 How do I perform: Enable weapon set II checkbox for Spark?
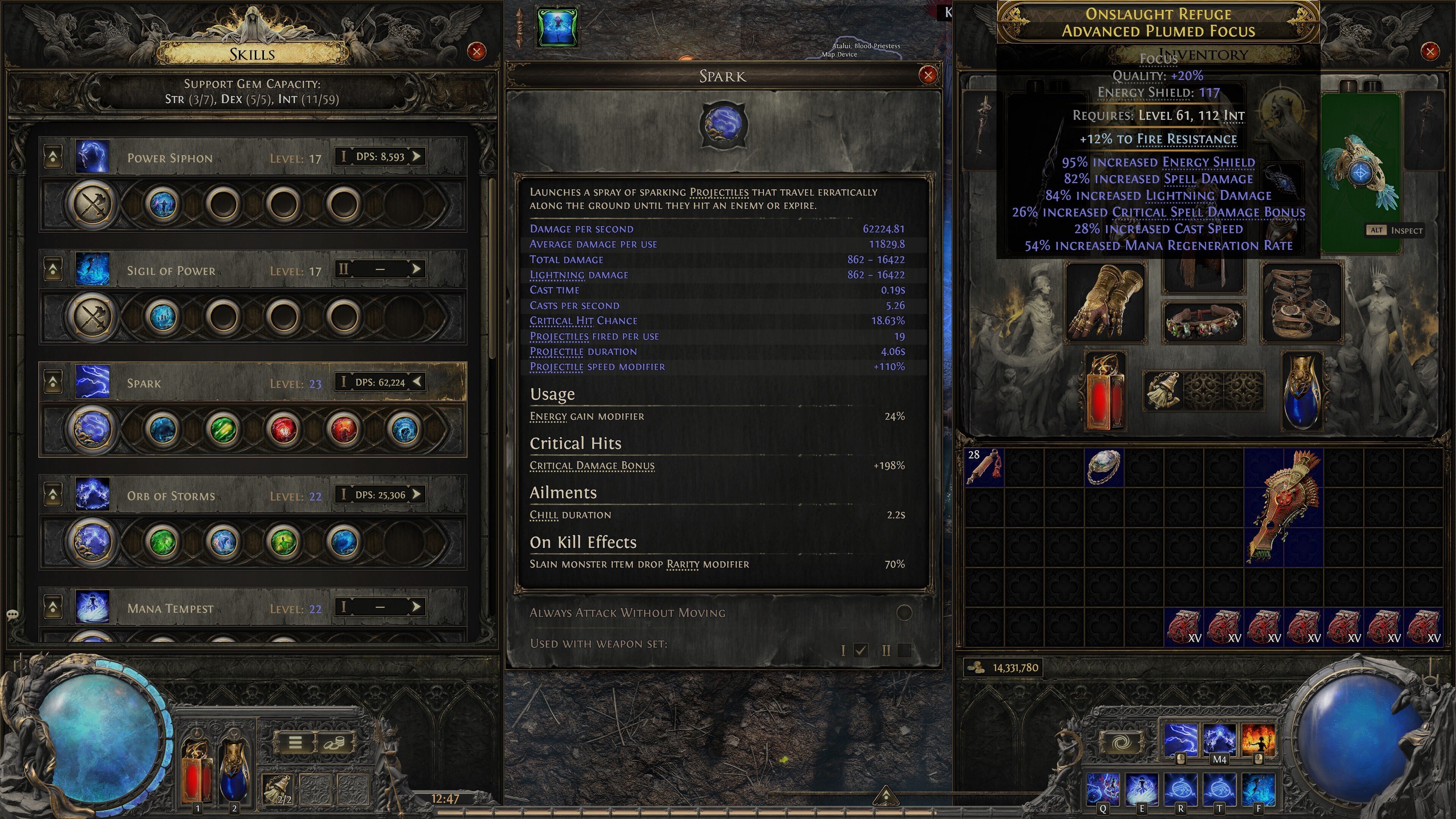904,651
